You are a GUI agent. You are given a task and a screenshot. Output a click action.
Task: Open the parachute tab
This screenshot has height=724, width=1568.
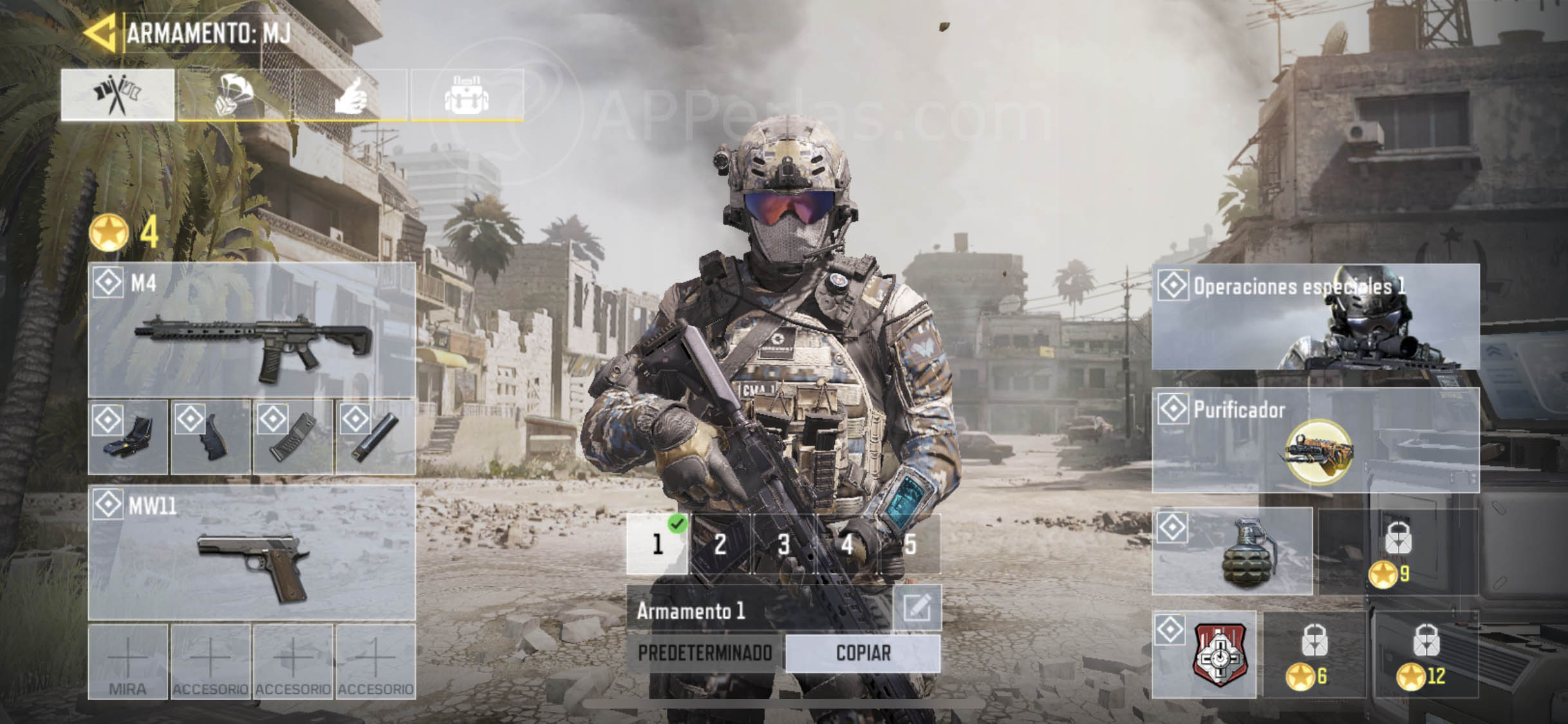[x=234, y=94]
